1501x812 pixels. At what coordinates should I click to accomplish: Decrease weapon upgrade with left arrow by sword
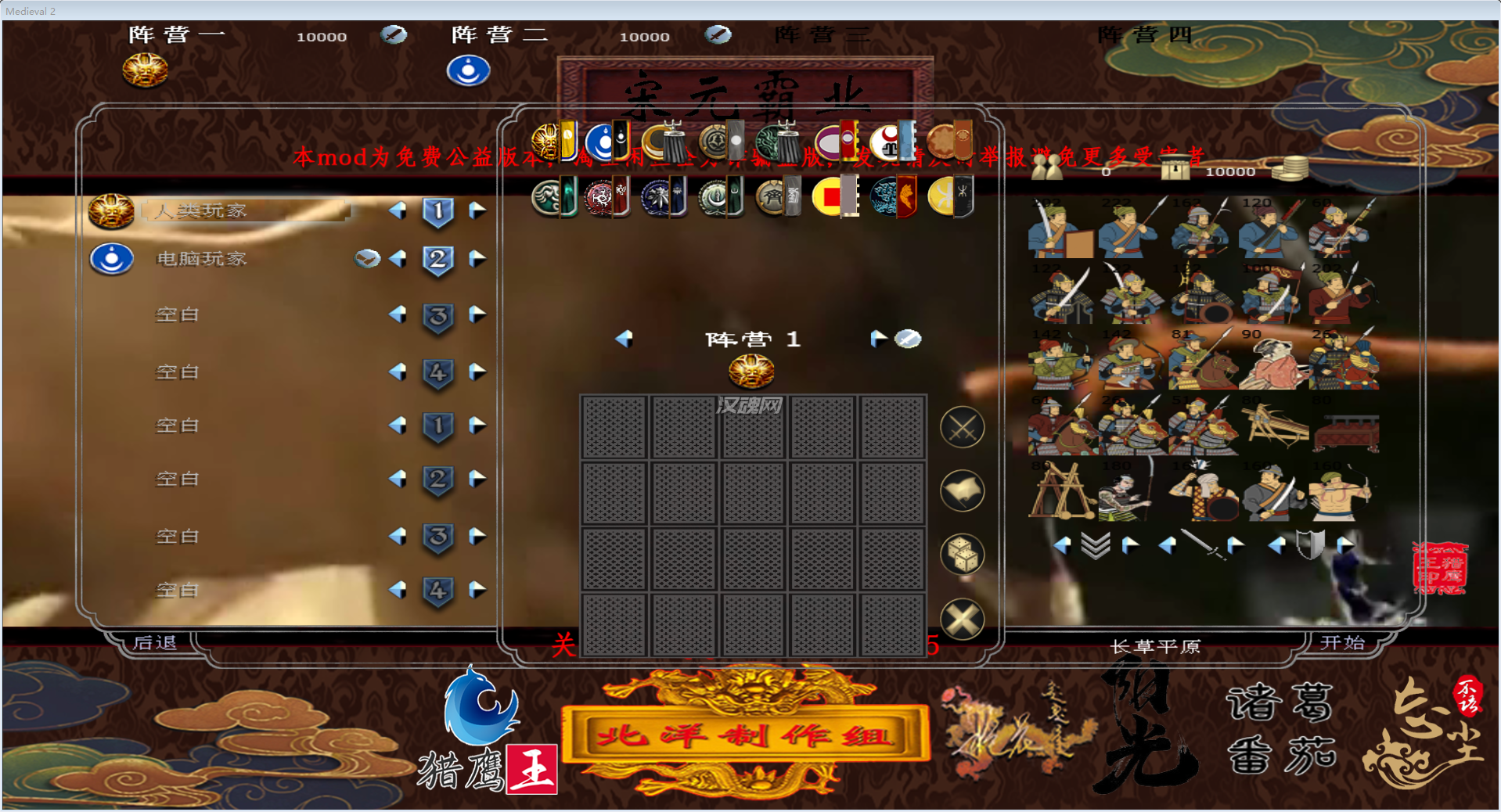click(1167, 545)
